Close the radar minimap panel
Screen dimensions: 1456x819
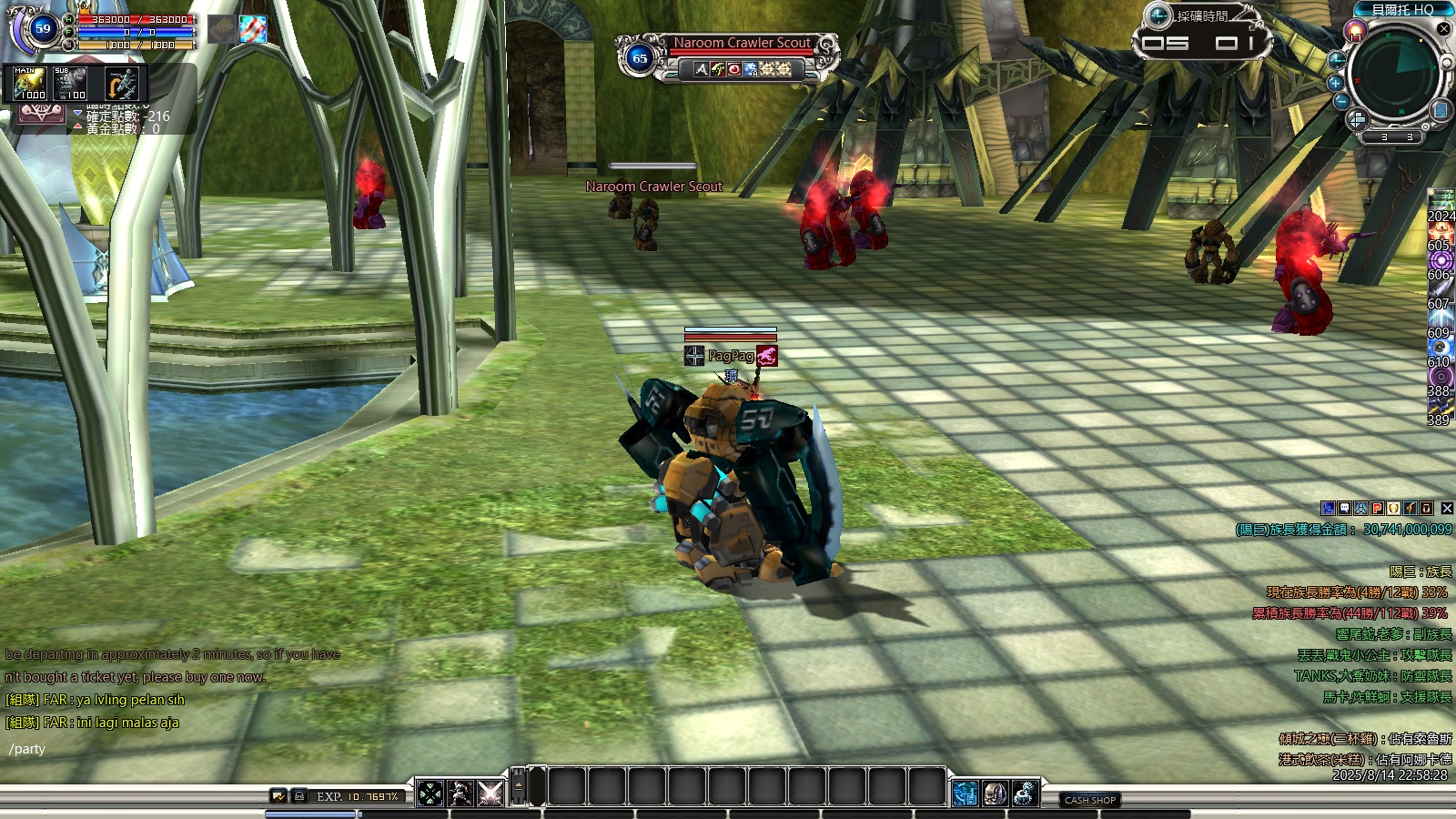(1443, 29)
